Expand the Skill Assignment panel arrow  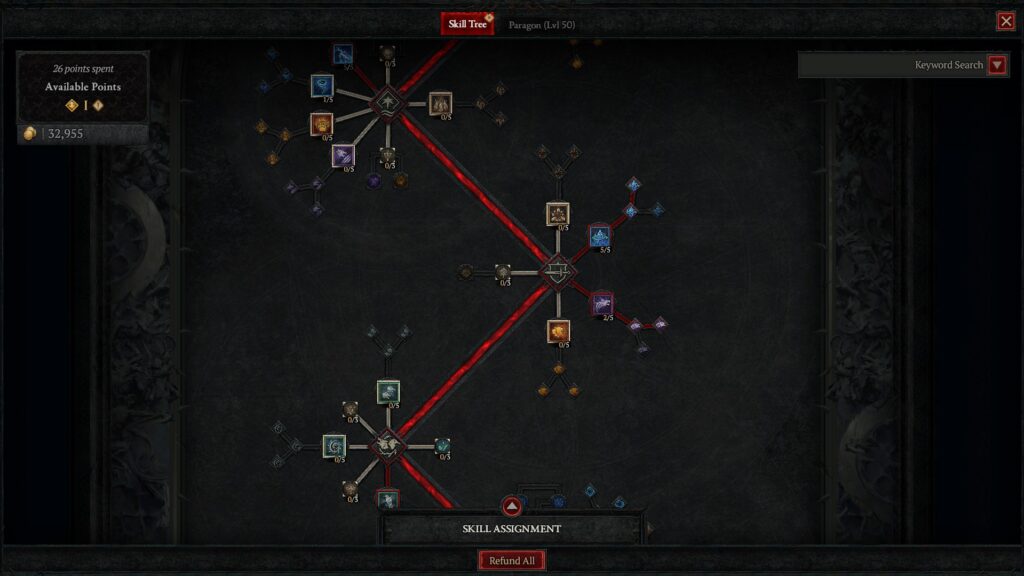[x=512, y=506]
